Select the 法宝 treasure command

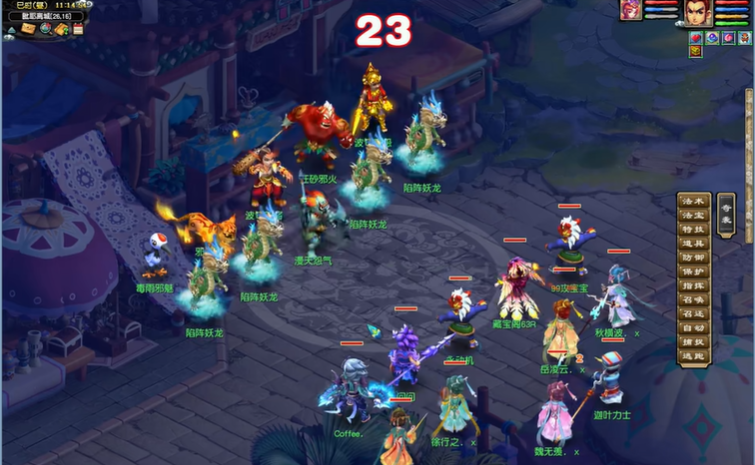click(694, 215)
